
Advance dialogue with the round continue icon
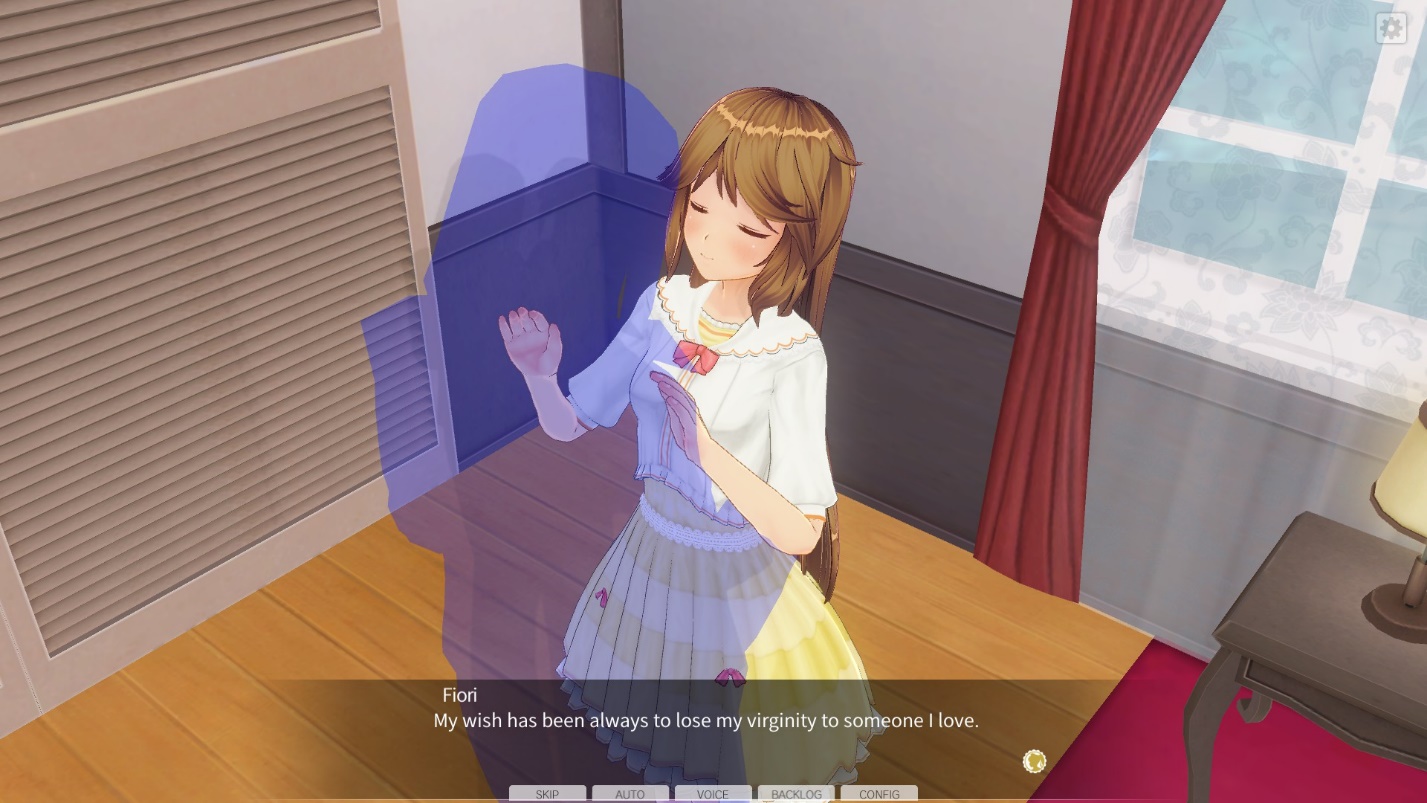coord(1034,762)
